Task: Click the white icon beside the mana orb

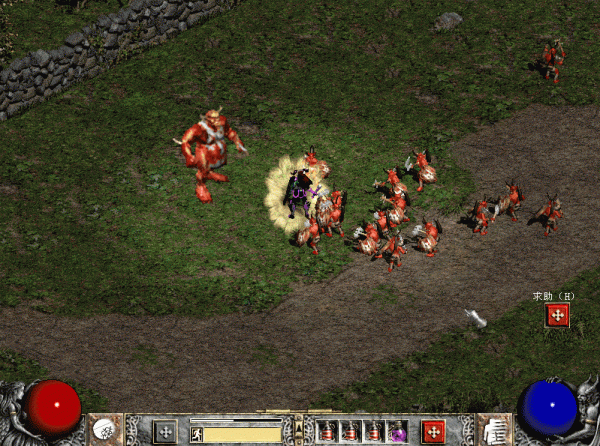Action: (x=495, y=430)
